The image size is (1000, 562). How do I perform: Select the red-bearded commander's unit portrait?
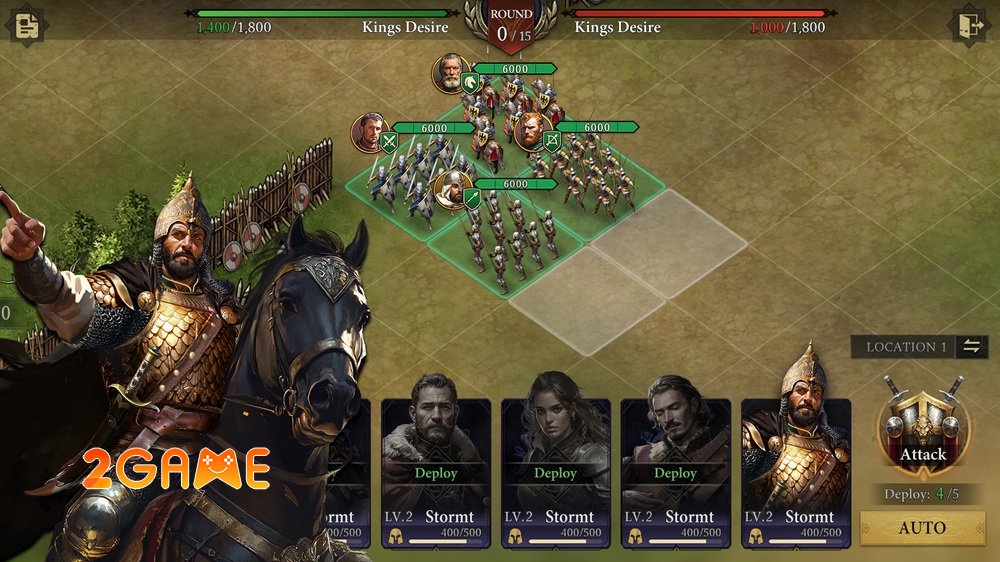tap(533, 131)
